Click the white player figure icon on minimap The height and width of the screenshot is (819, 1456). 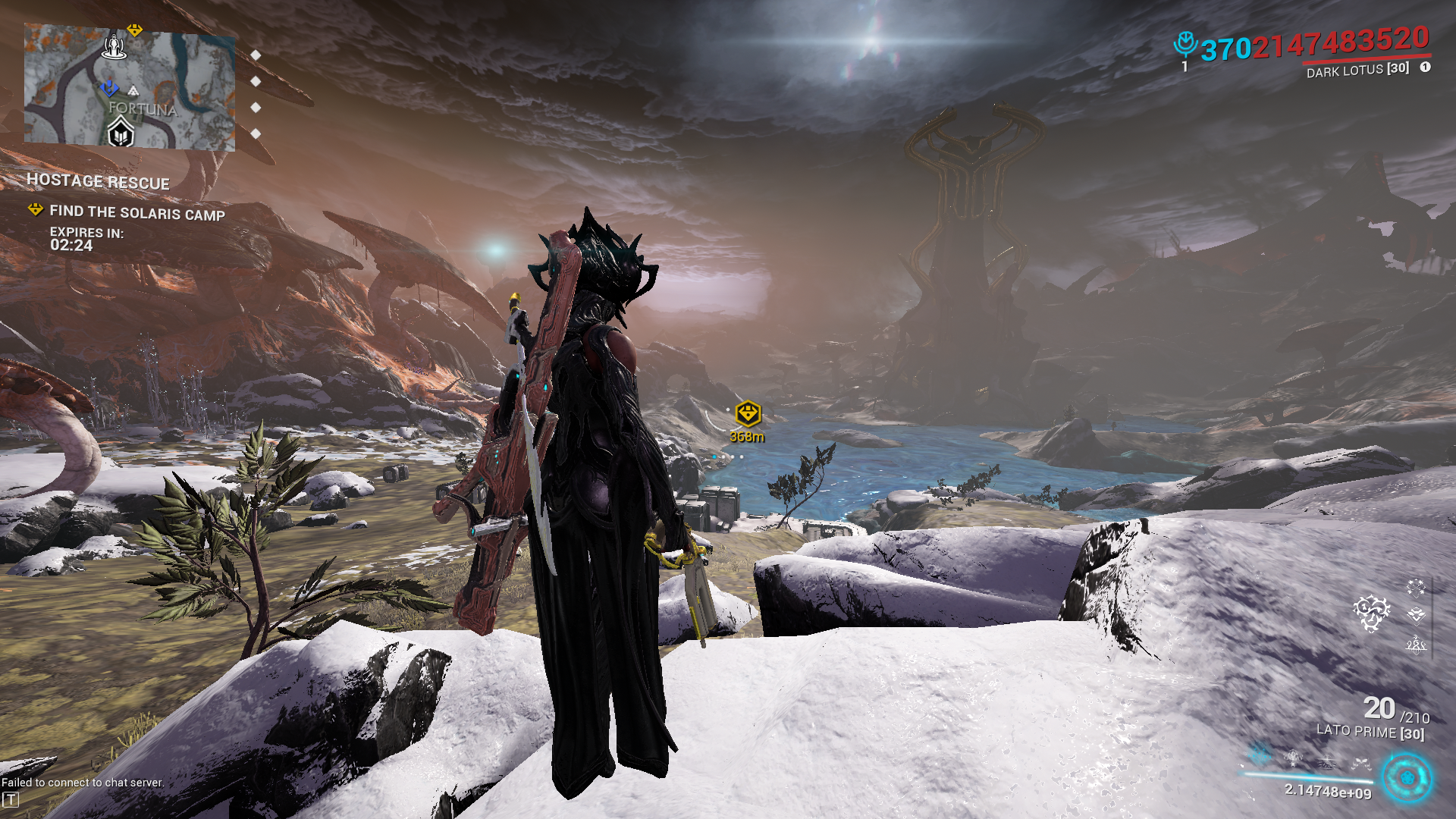pos(115,47)
